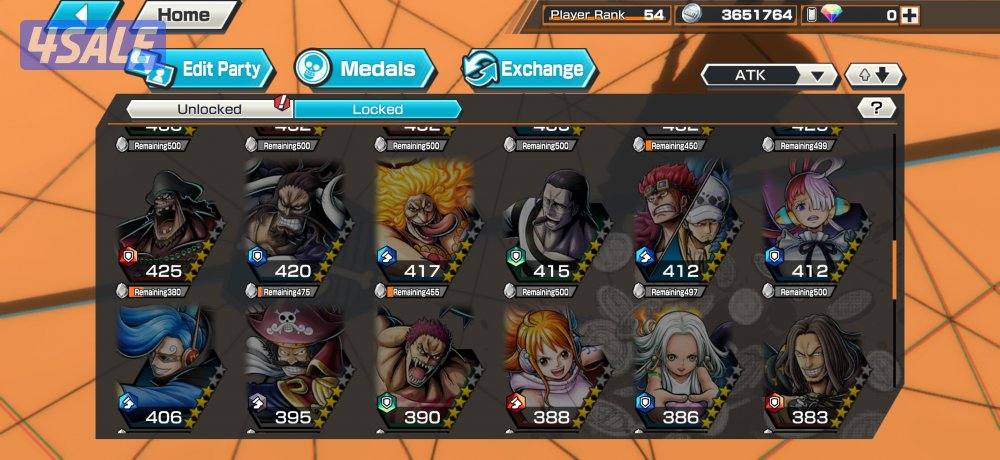Open the ATK sort dropdown
This screenshot has height=460, width=1000.
pos(769,75)
